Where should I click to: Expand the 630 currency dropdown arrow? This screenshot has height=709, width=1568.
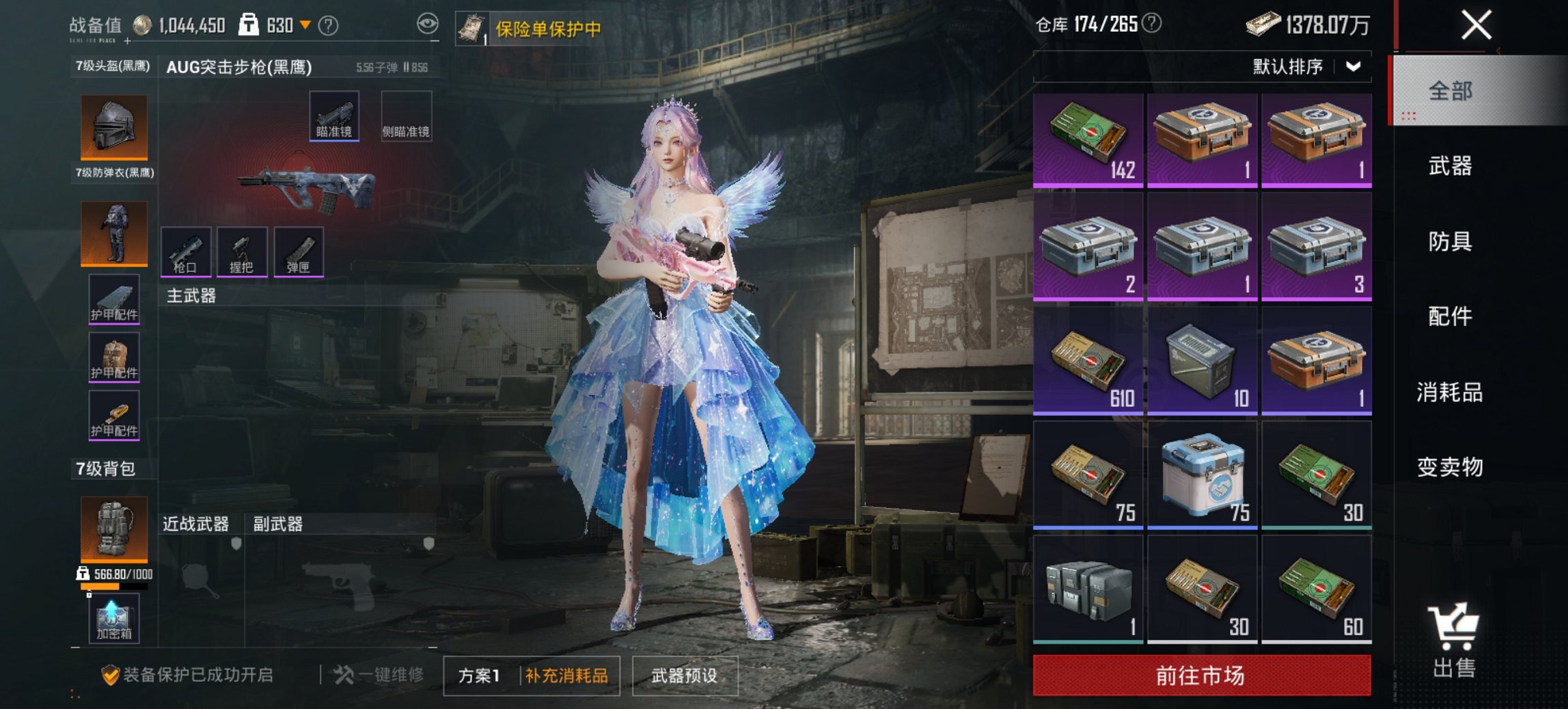point(305,24)
